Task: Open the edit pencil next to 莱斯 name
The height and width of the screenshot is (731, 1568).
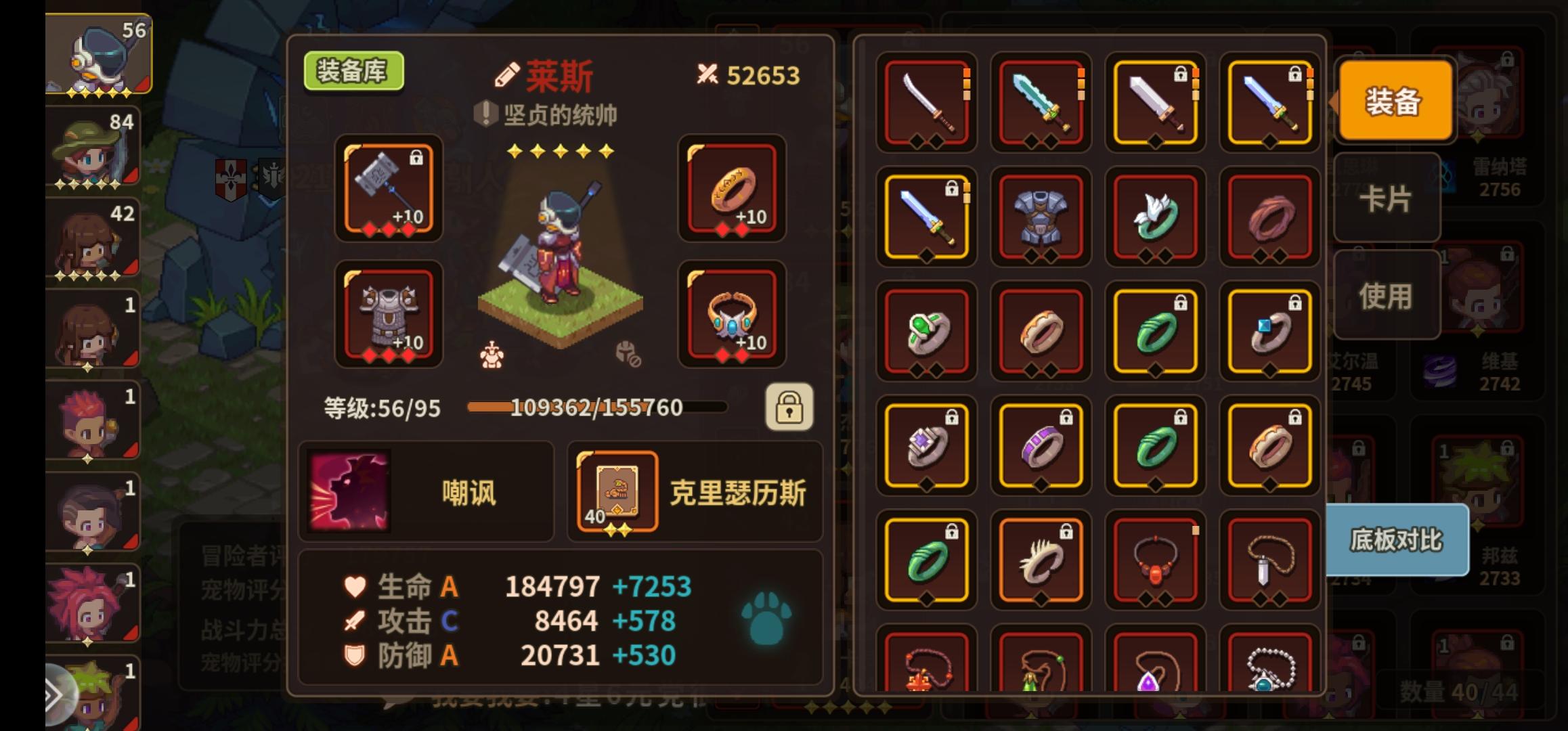Action: point(504,76)
